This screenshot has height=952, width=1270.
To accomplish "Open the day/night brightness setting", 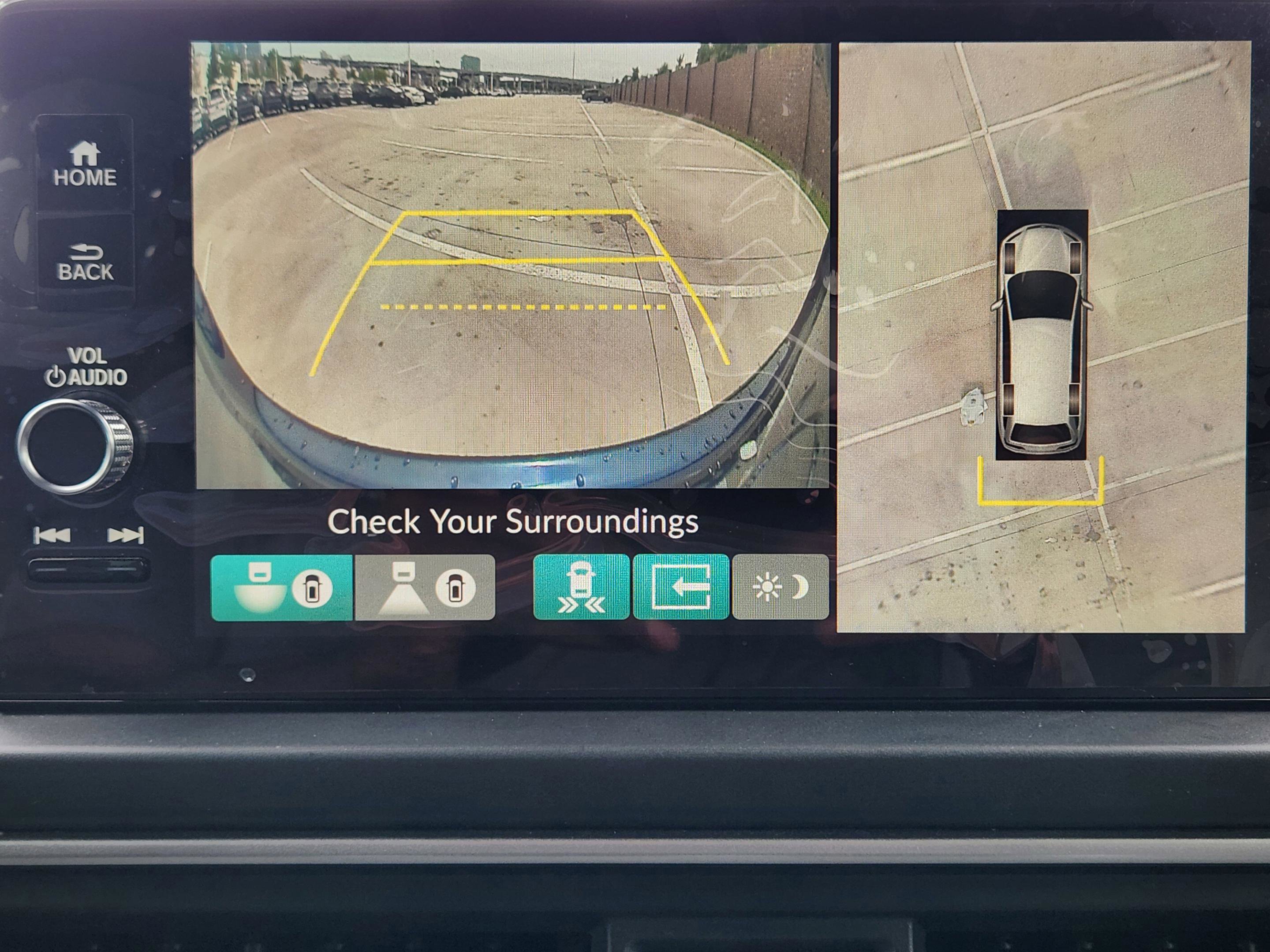I will 780,587.
